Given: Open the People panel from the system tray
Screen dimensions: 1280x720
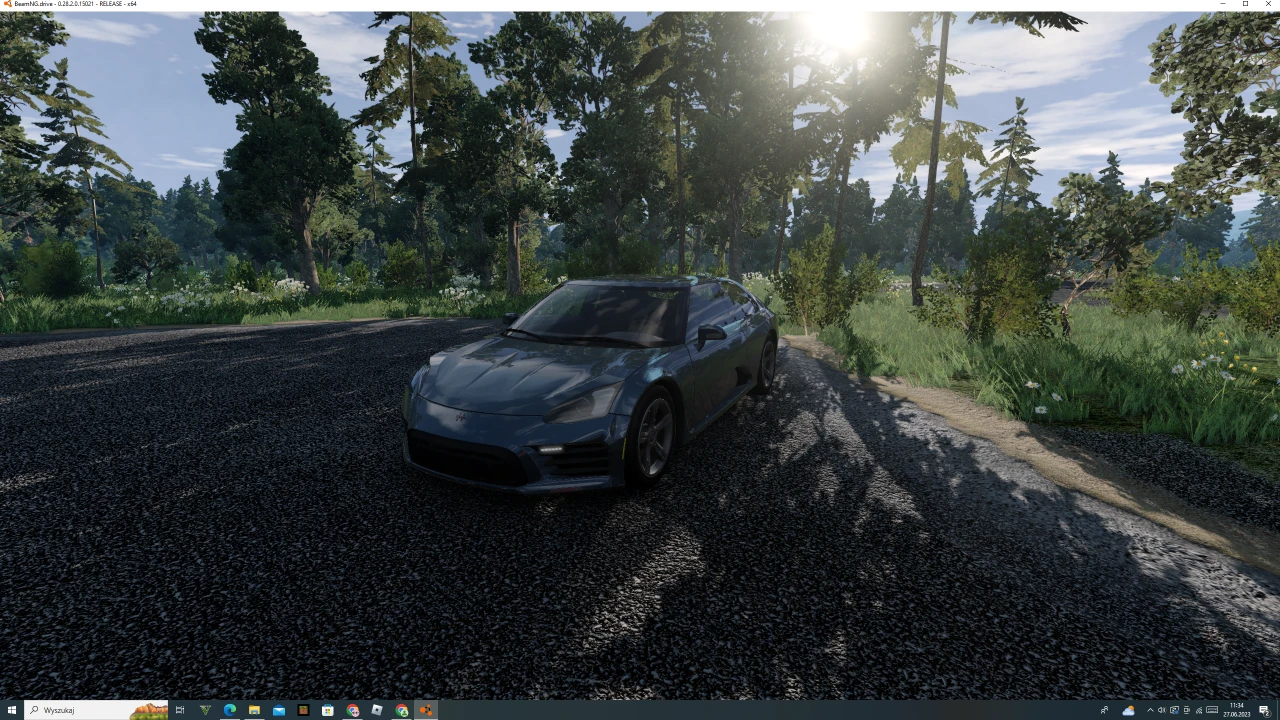Looking at the screenshot, I should pos(1104,710).
